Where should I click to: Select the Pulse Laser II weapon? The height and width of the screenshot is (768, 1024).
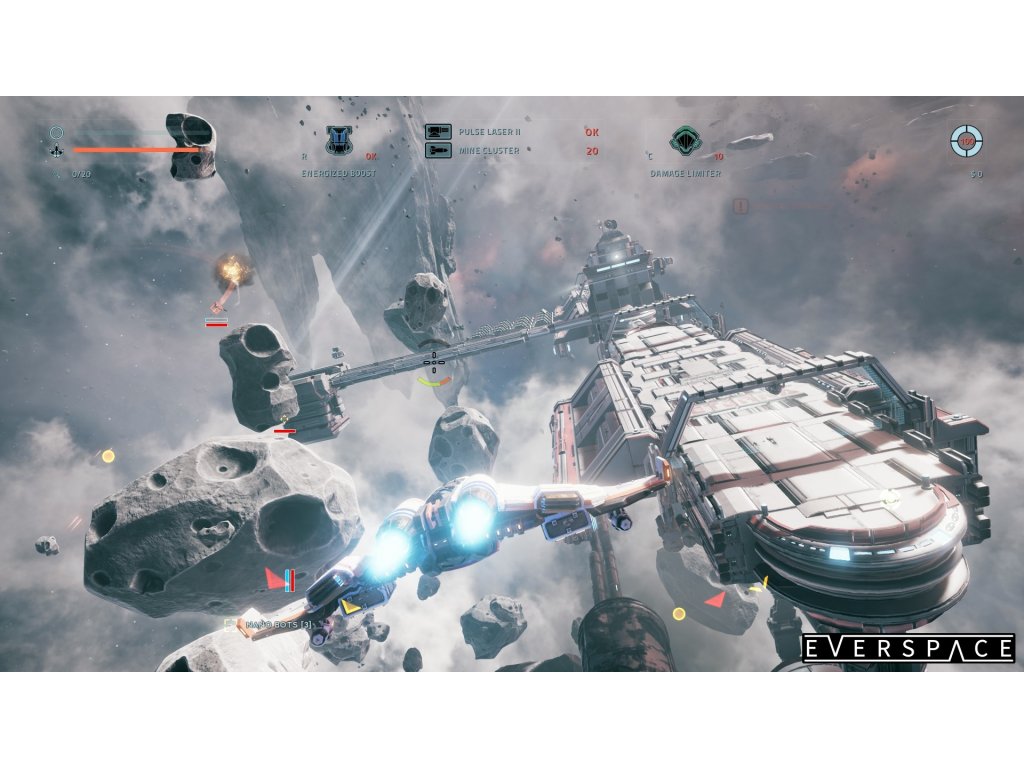[489, 132]
